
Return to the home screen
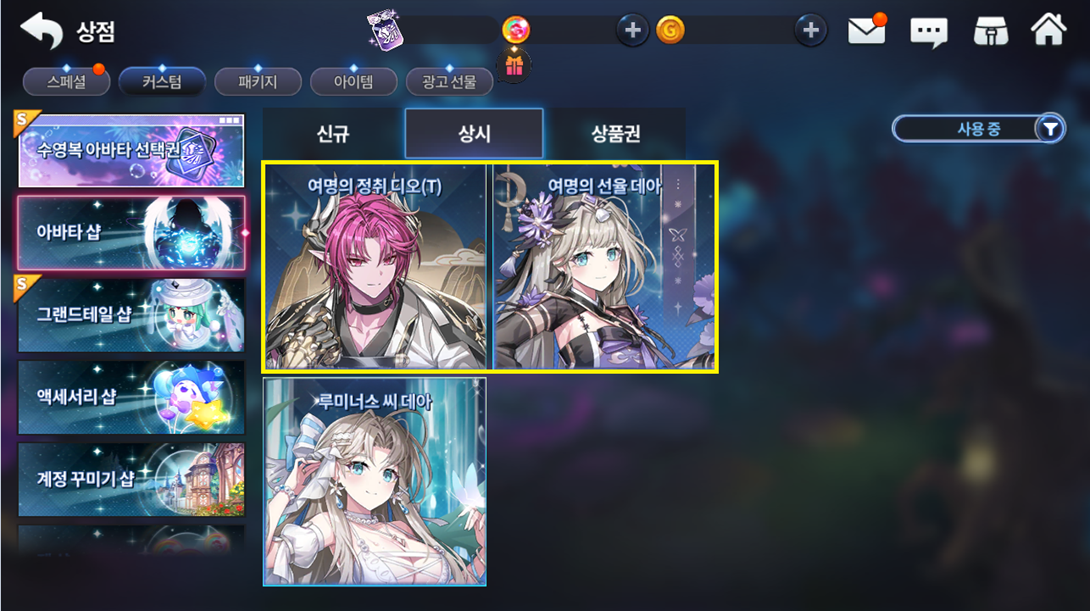1048,30
